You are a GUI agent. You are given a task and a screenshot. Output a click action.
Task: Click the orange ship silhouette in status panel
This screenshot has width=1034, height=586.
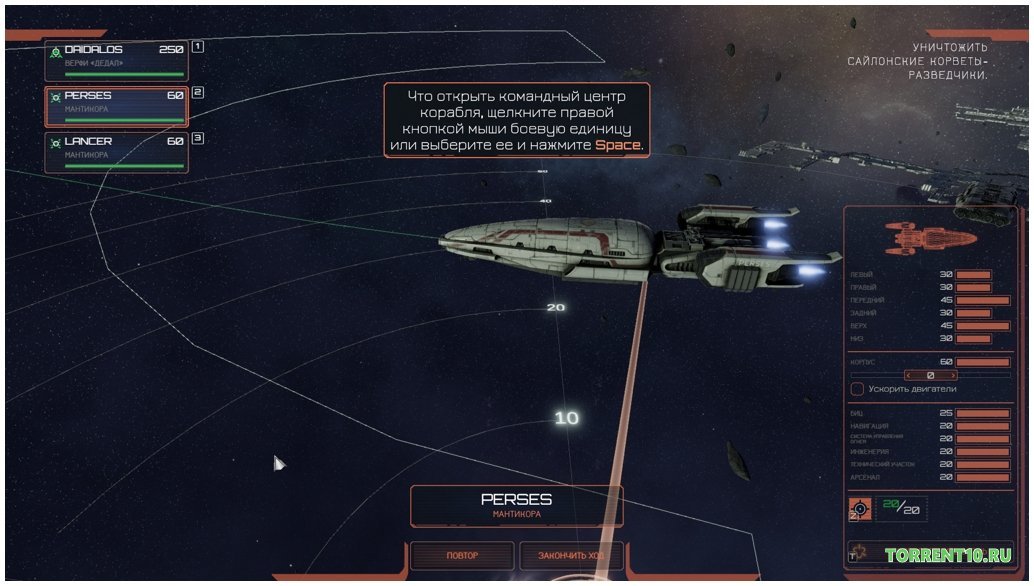(x=930, y=239)
